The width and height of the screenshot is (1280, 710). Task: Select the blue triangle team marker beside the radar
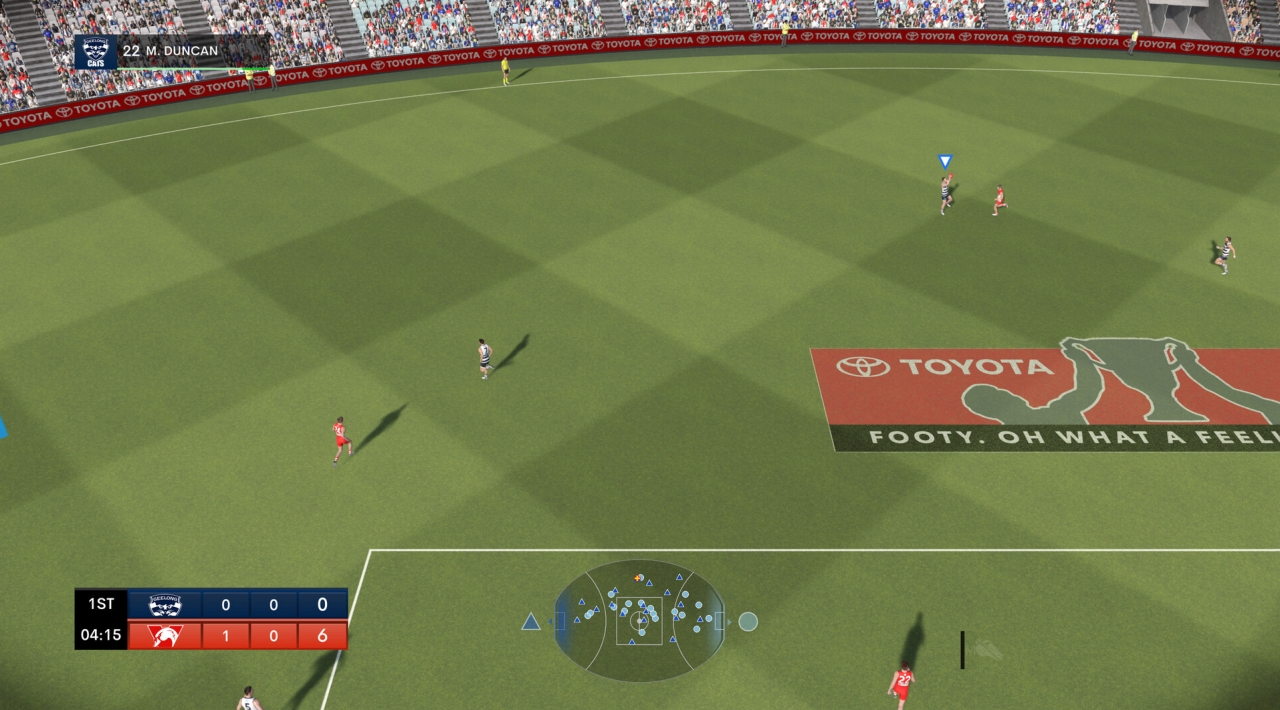point(531,622)
